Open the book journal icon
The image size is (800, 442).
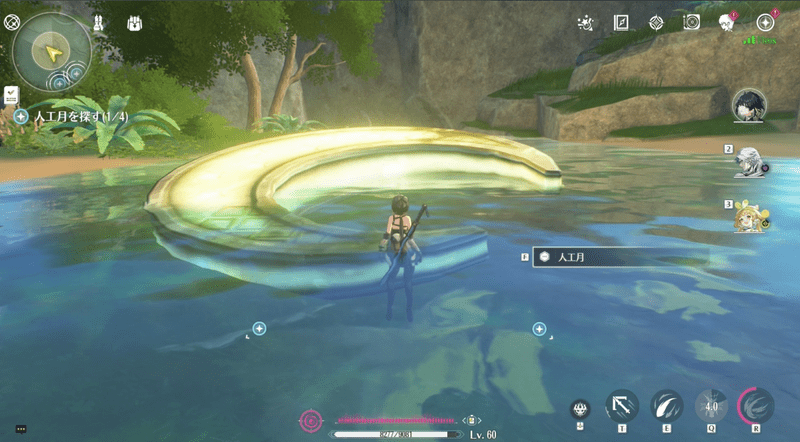pyautogui.click(x=621, y=22)
